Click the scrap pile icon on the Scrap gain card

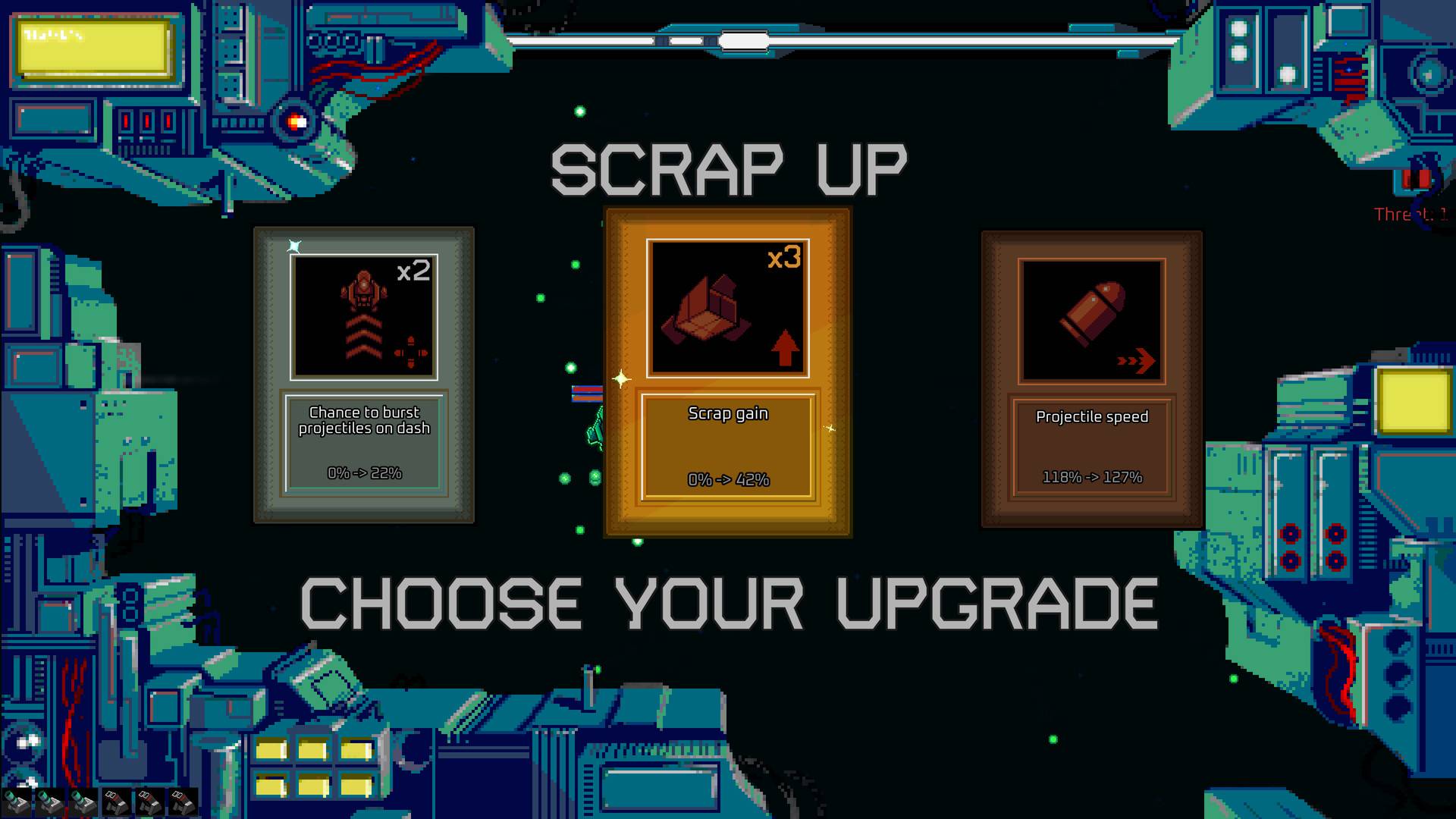click(705, 311)
